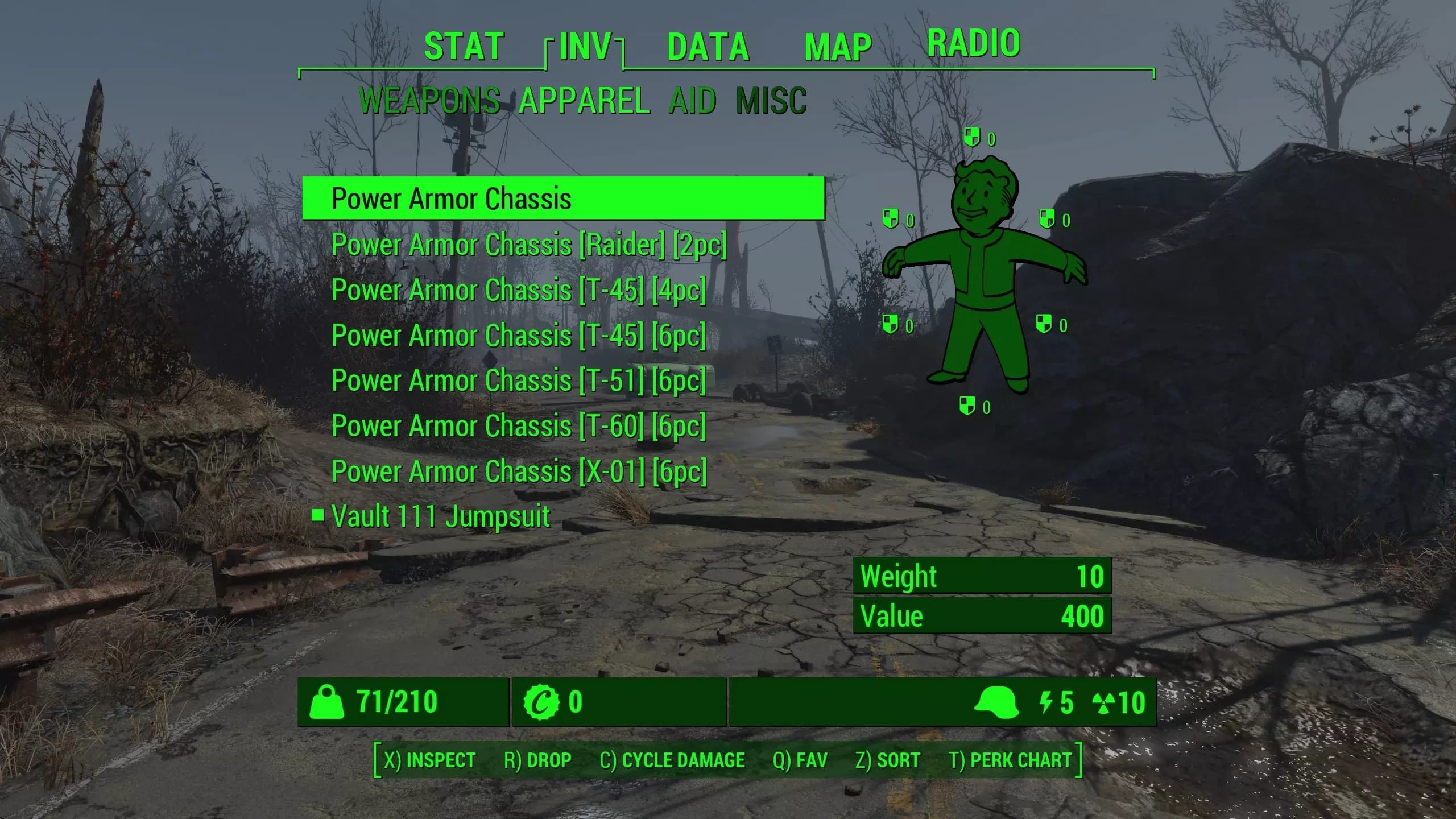Pick Power Armor Chassis [T-45] [6pc]
The image size is (1456, 819).
point(519,336)
